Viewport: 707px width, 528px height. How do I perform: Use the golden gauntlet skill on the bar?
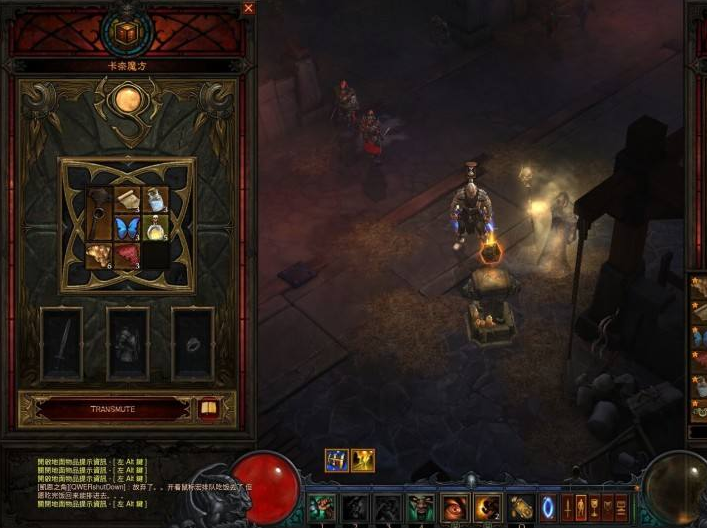tap(520, 508)
